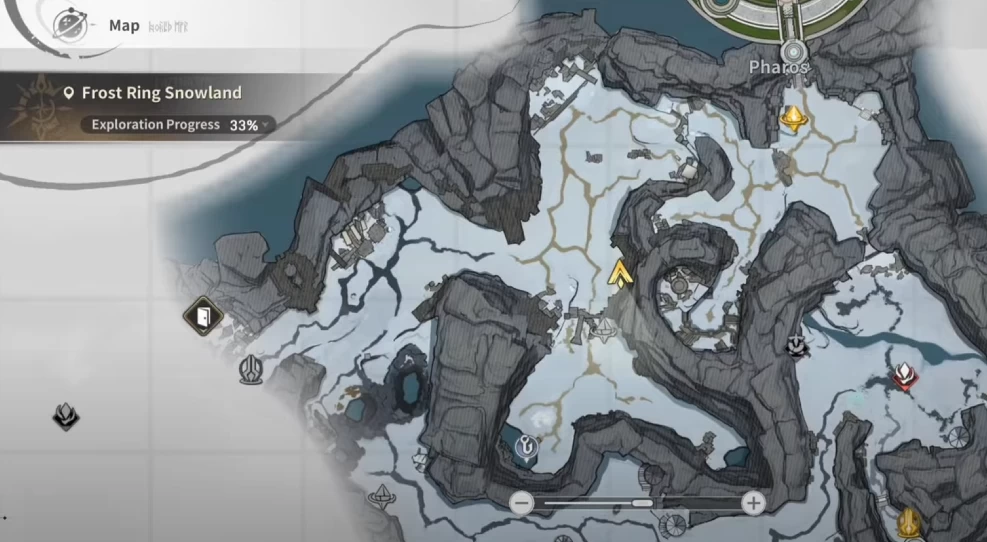Click the Map planet icon in header
The width and height of the screenshot is (987, 542).
pos(70,23)
